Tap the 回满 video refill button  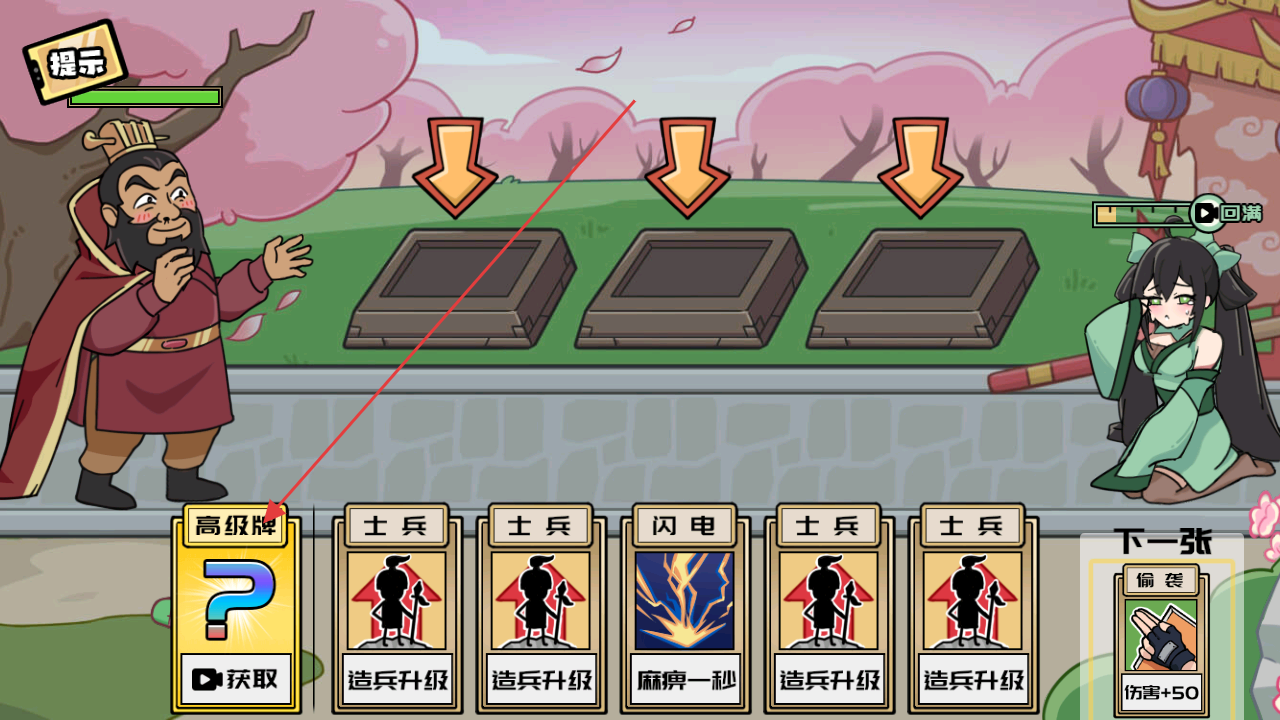pyautogui.click(x=1227, y=213)
